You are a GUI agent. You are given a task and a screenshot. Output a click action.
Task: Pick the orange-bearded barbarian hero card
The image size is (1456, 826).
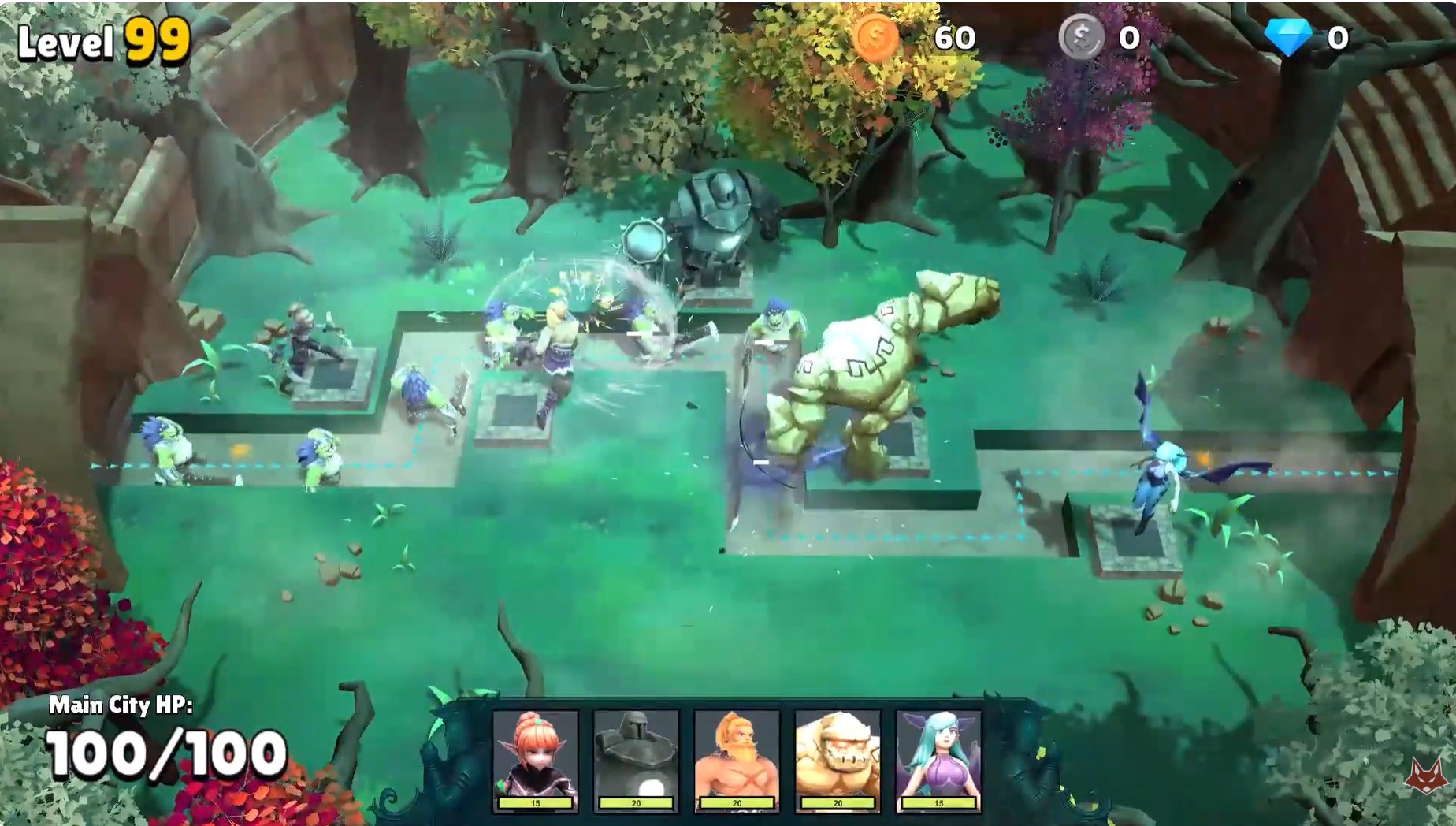click(737, 759)
